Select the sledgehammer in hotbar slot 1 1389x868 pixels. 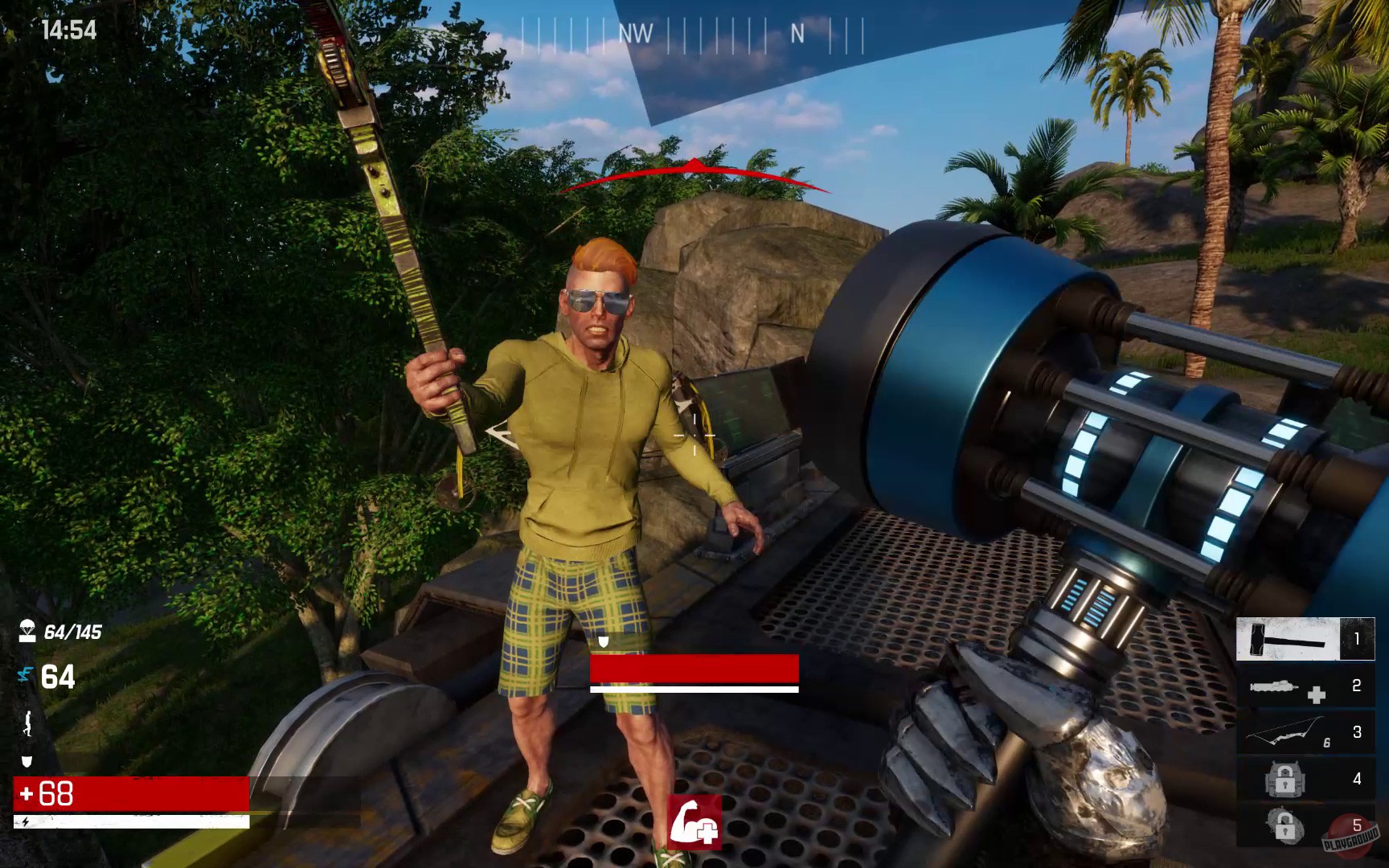1287,637
